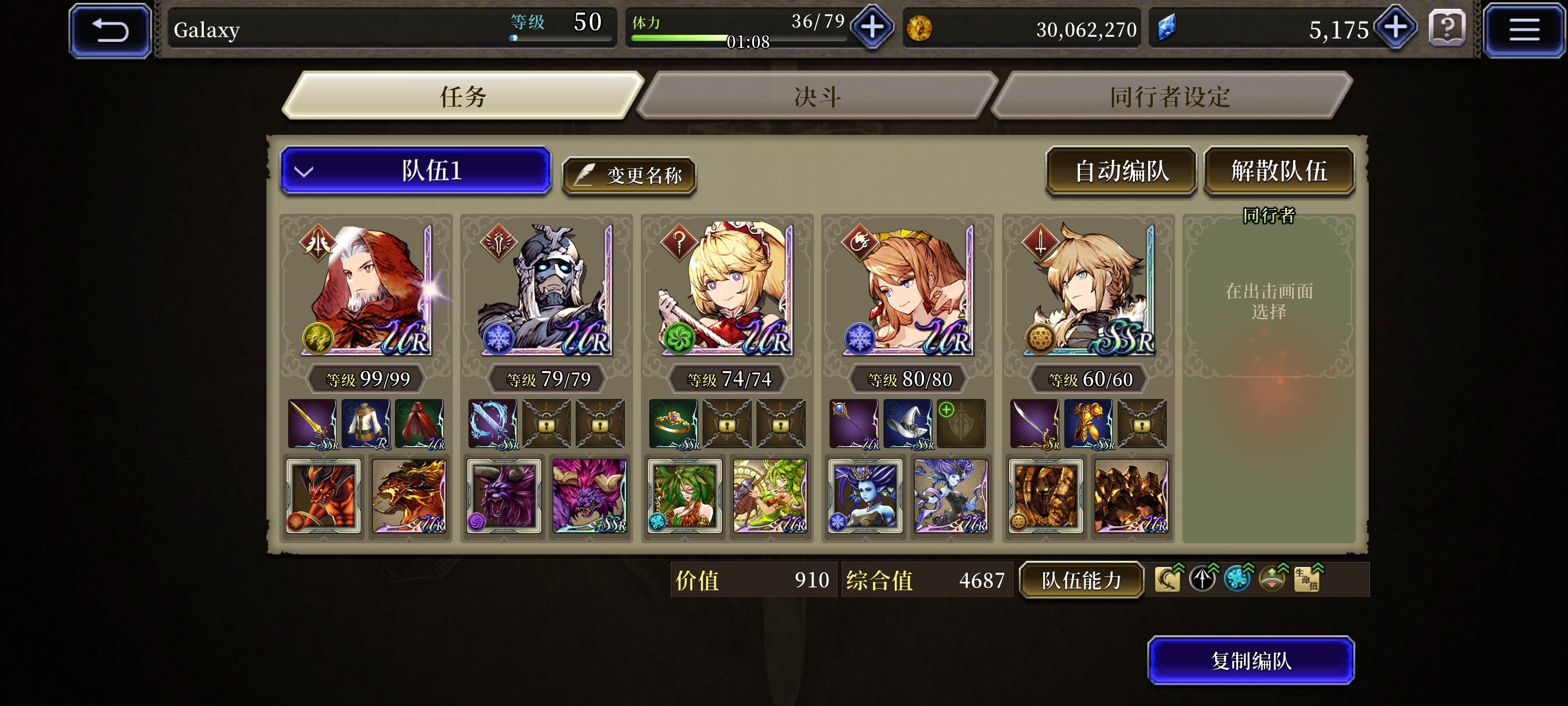The image size is (1568, 706).
Task: Tap a locked equipment slot on the second character
Action: [x=547, y=424]
